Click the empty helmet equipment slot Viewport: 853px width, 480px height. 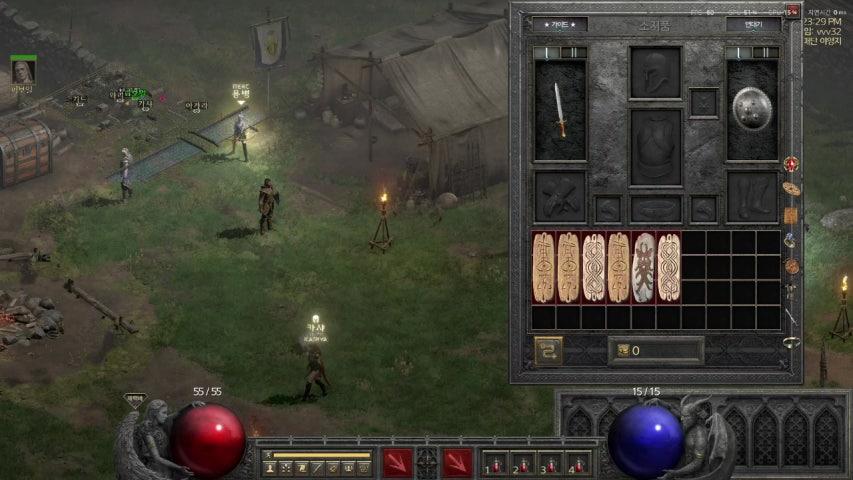pyautogui.click(x=656, y=72)
